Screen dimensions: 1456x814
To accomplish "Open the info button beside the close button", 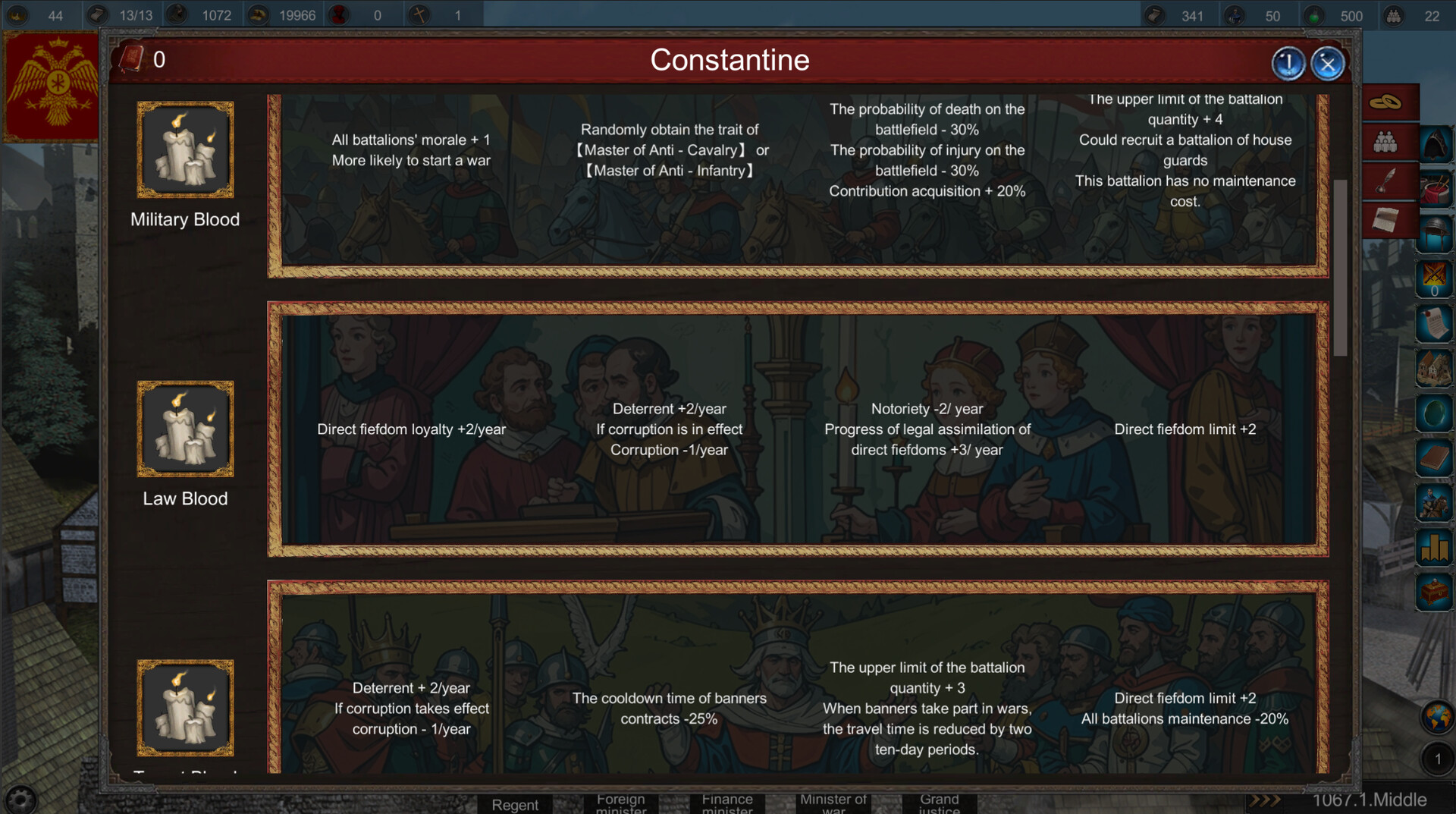I will coord(1288,64).
